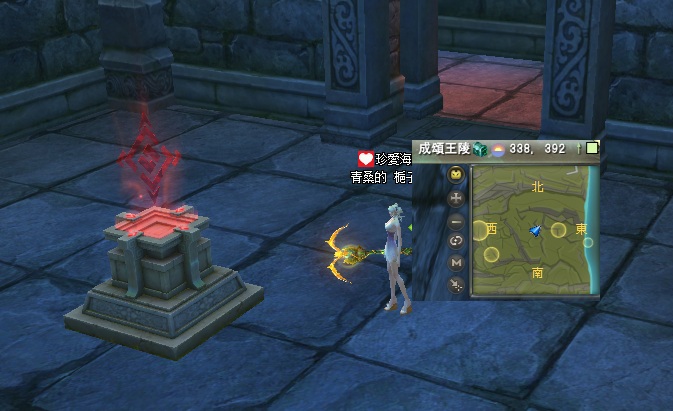Toggle the light green square button
The width and height of the screenshot is (673, 411).
[x=592, y=148]
